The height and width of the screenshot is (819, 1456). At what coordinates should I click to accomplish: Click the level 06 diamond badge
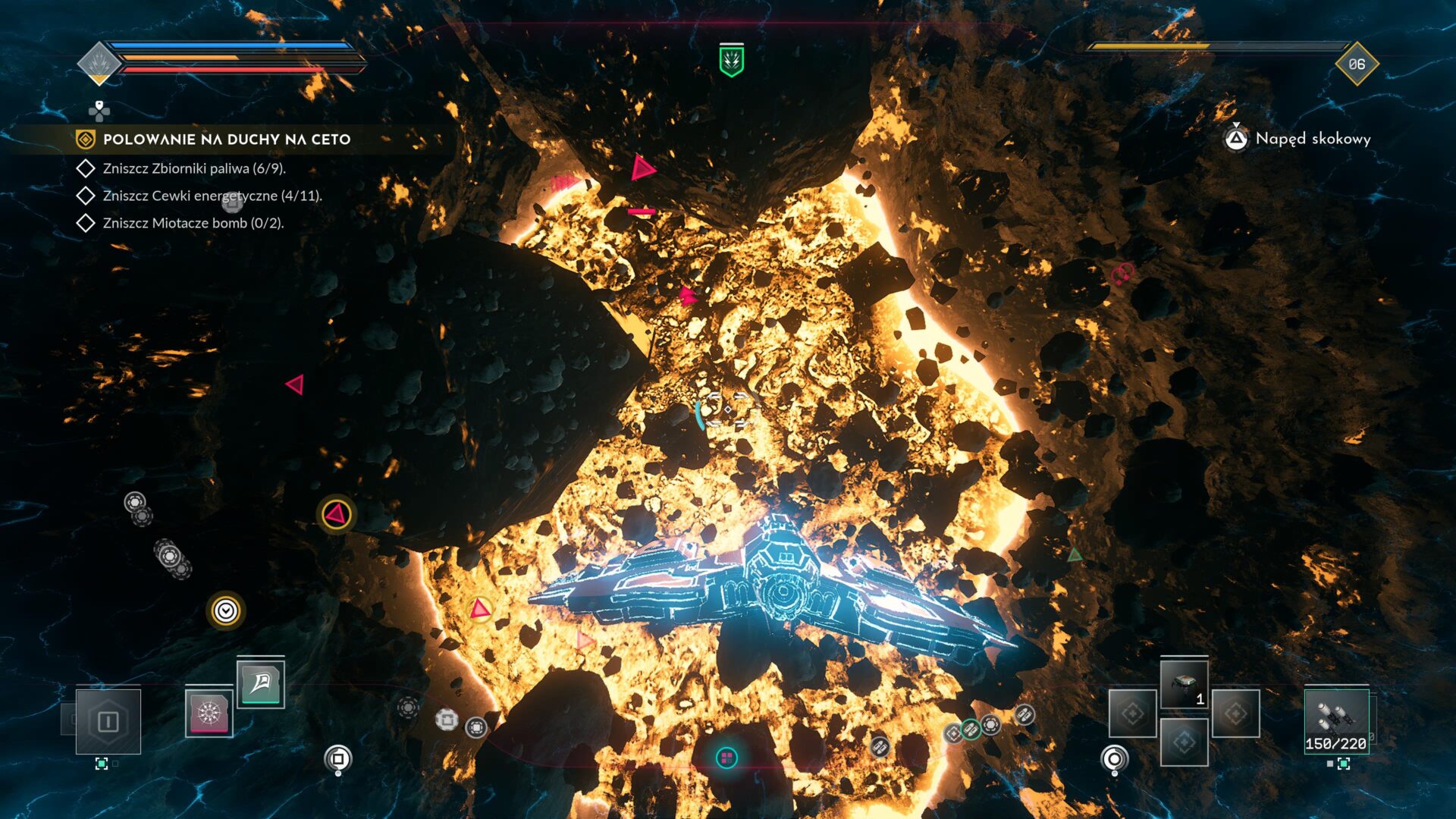(1356, 64)
